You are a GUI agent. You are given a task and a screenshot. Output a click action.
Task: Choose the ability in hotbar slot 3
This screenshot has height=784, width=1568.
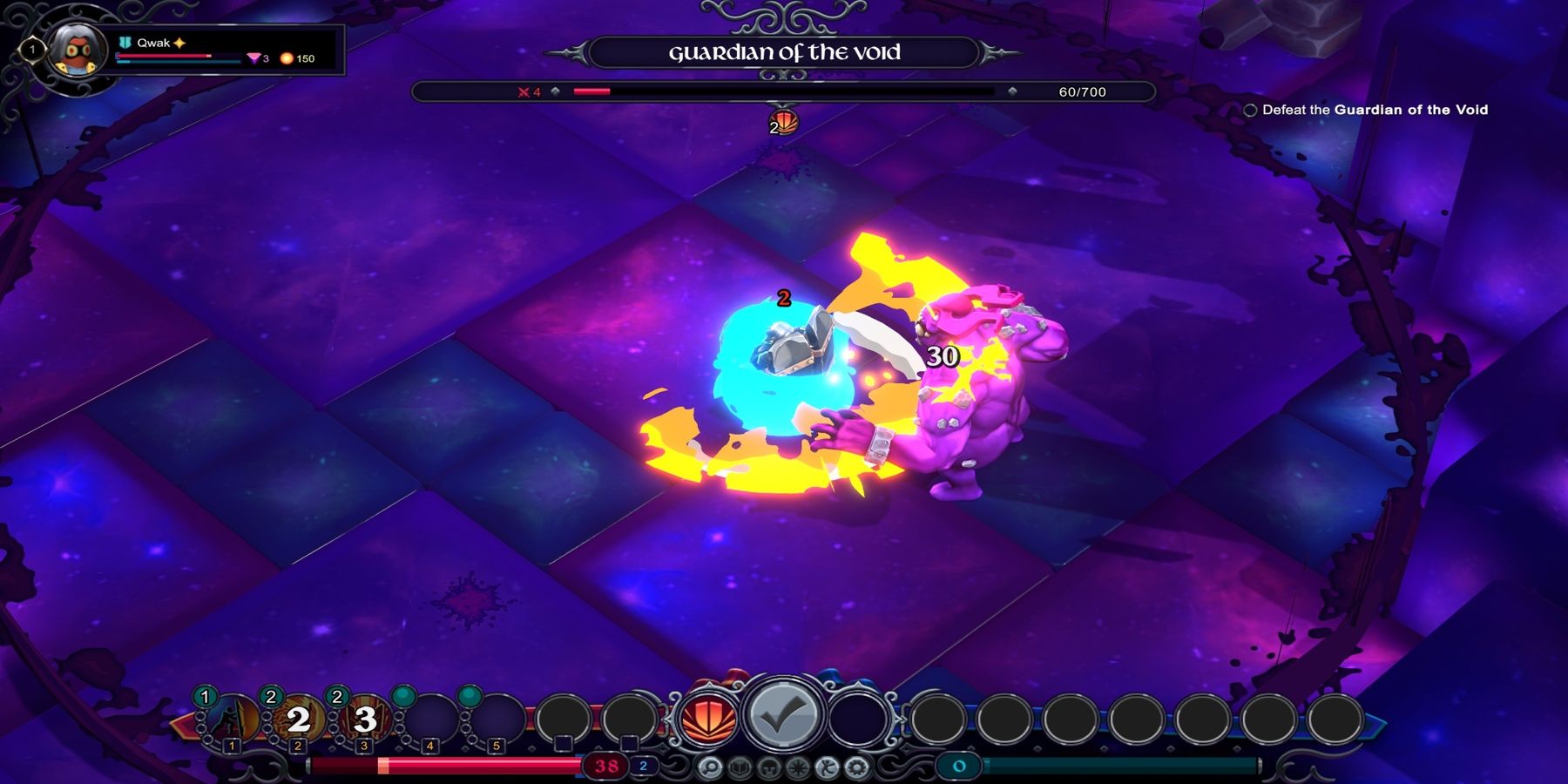coord(365,721)
